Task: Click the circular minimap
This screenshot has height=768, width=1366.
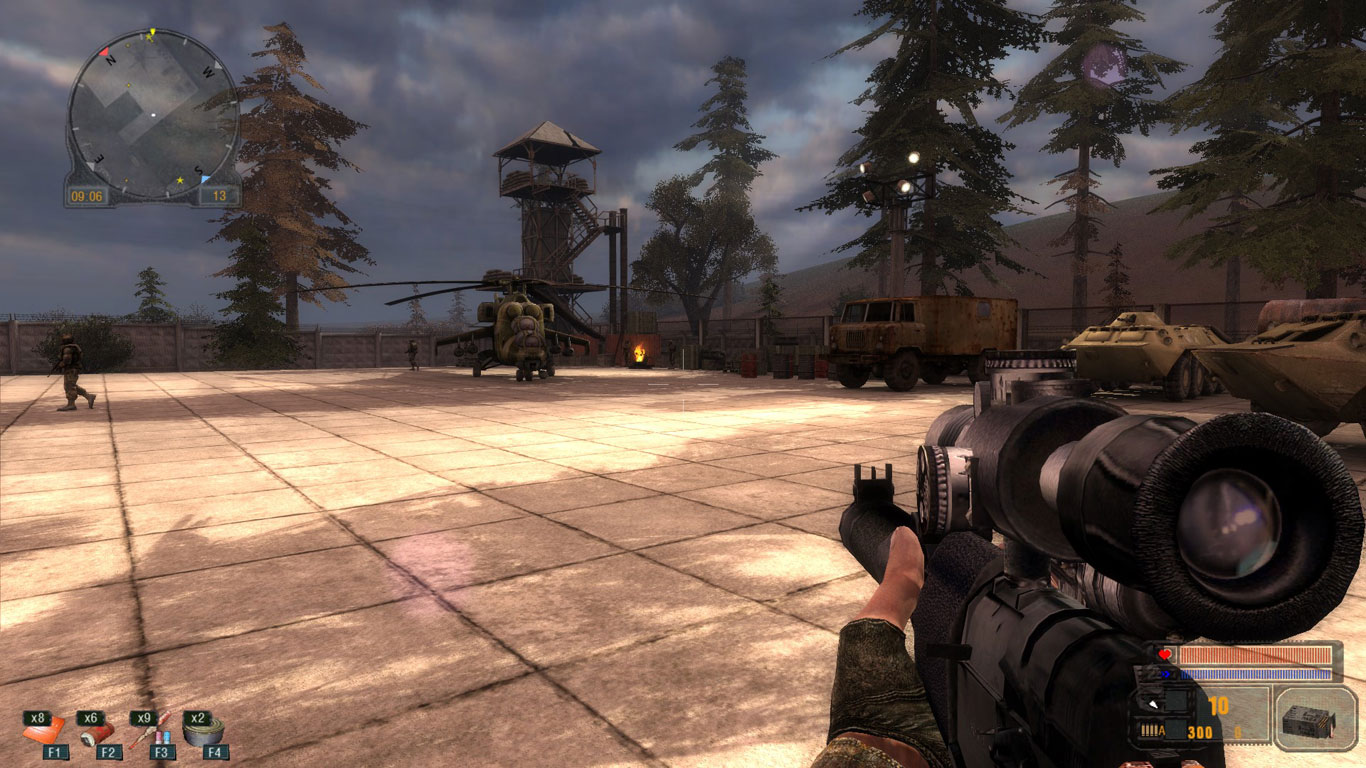Action: pos(152,113)
